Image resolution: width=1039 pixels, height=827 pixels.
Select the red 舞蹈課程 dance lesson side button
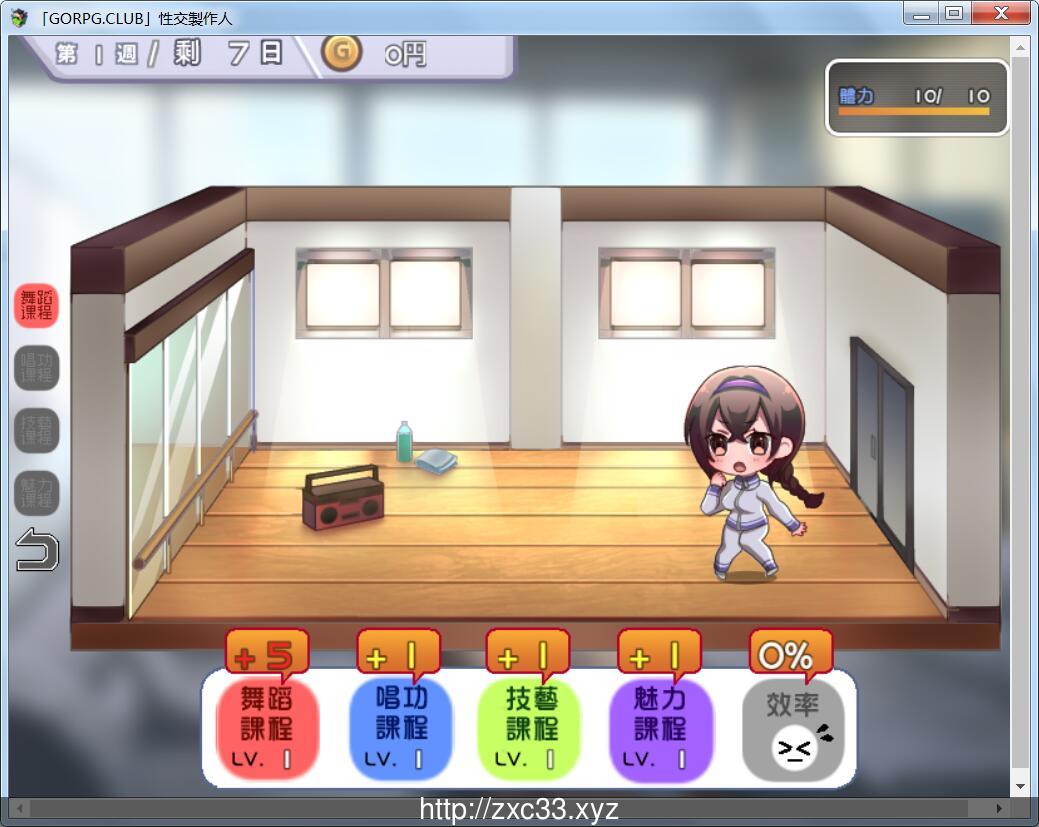click(x=37, y=305)
